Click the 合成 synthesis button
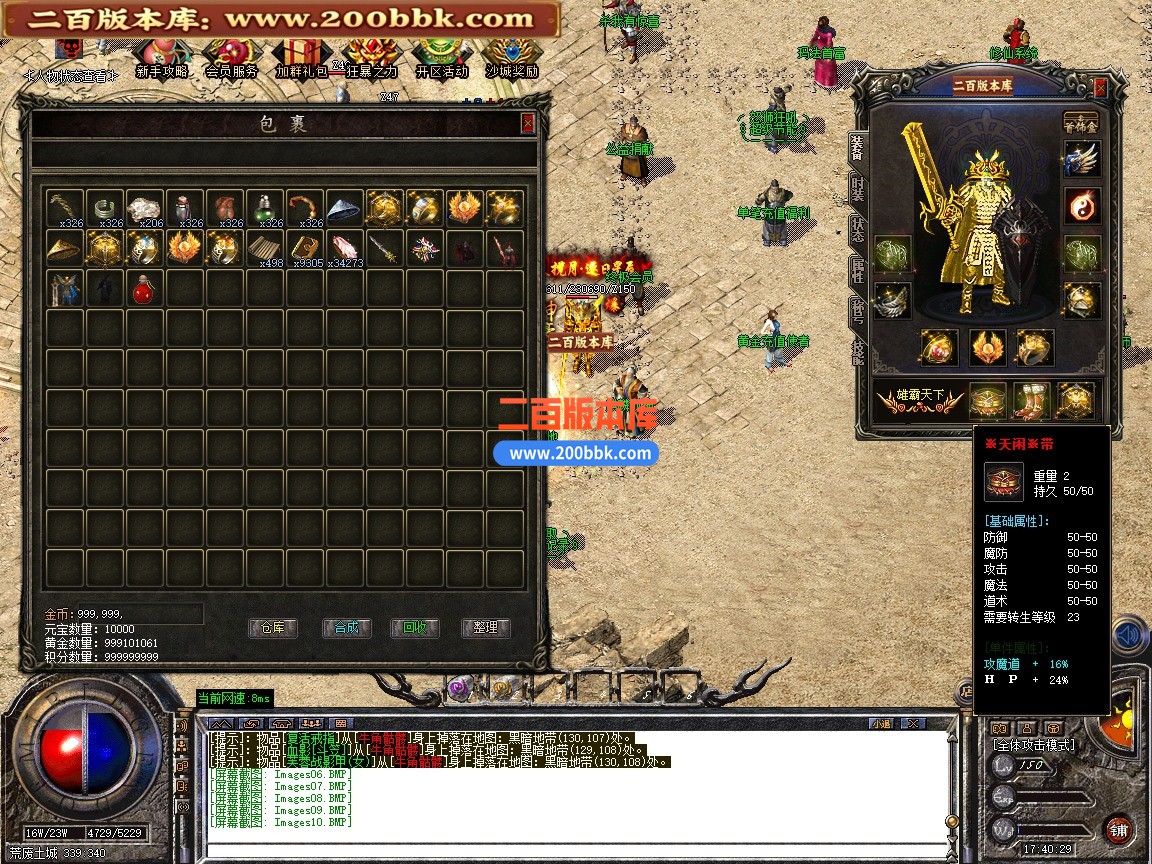The width and height of the screenshot is (1152, 864). (x=346, y=628)
